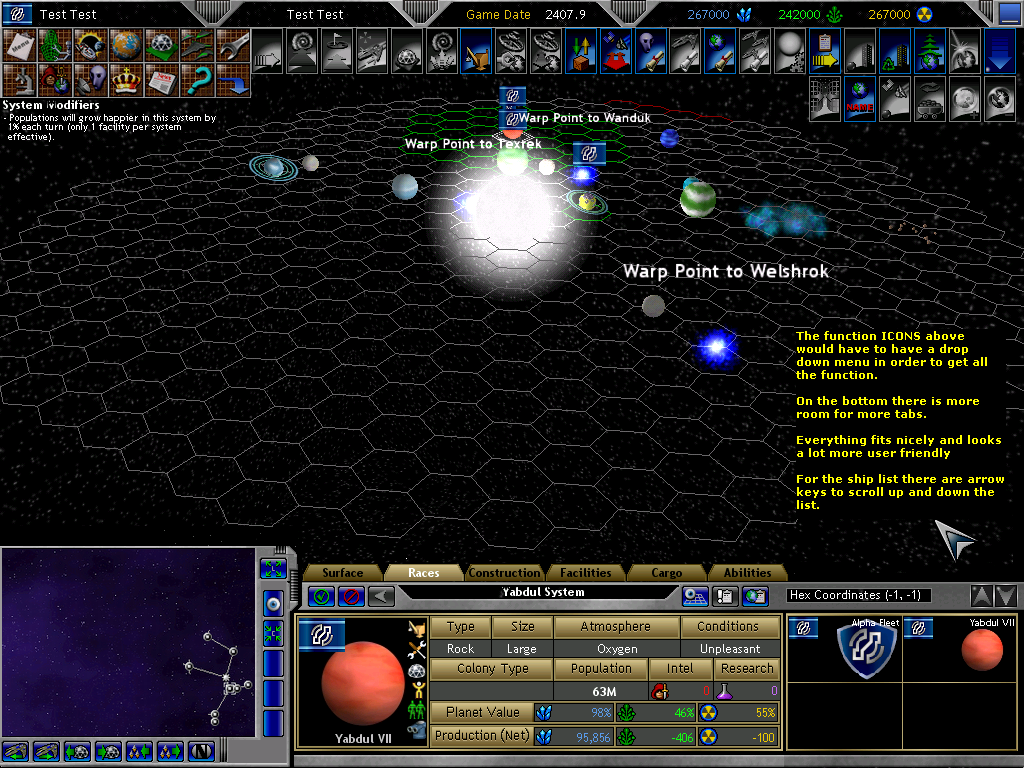Click the wrench settings icon
The width and height of the screenshot is (1024, 768).
(234, 46)
